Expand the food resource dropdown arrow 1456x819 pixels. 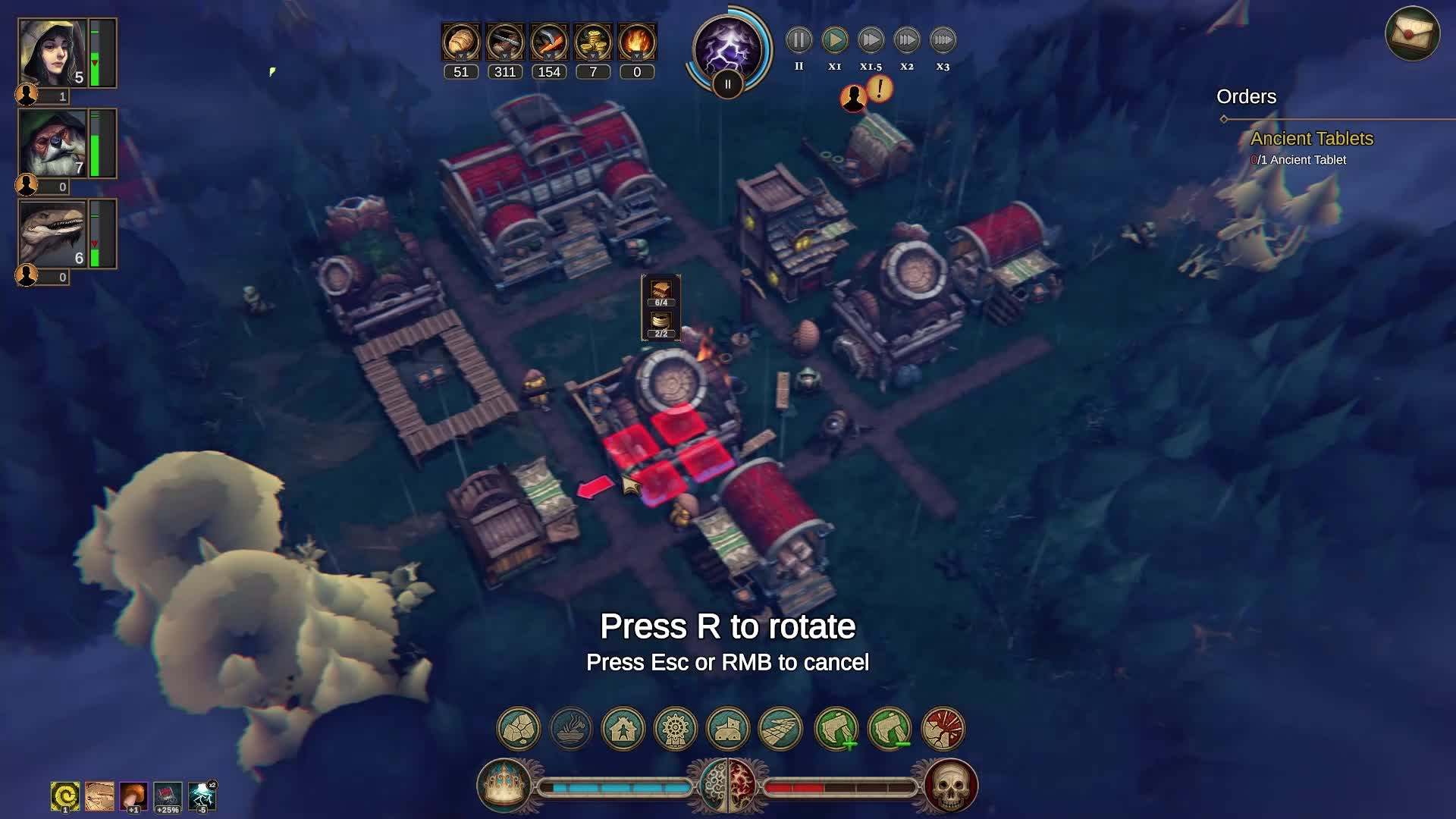coord(460,56)
